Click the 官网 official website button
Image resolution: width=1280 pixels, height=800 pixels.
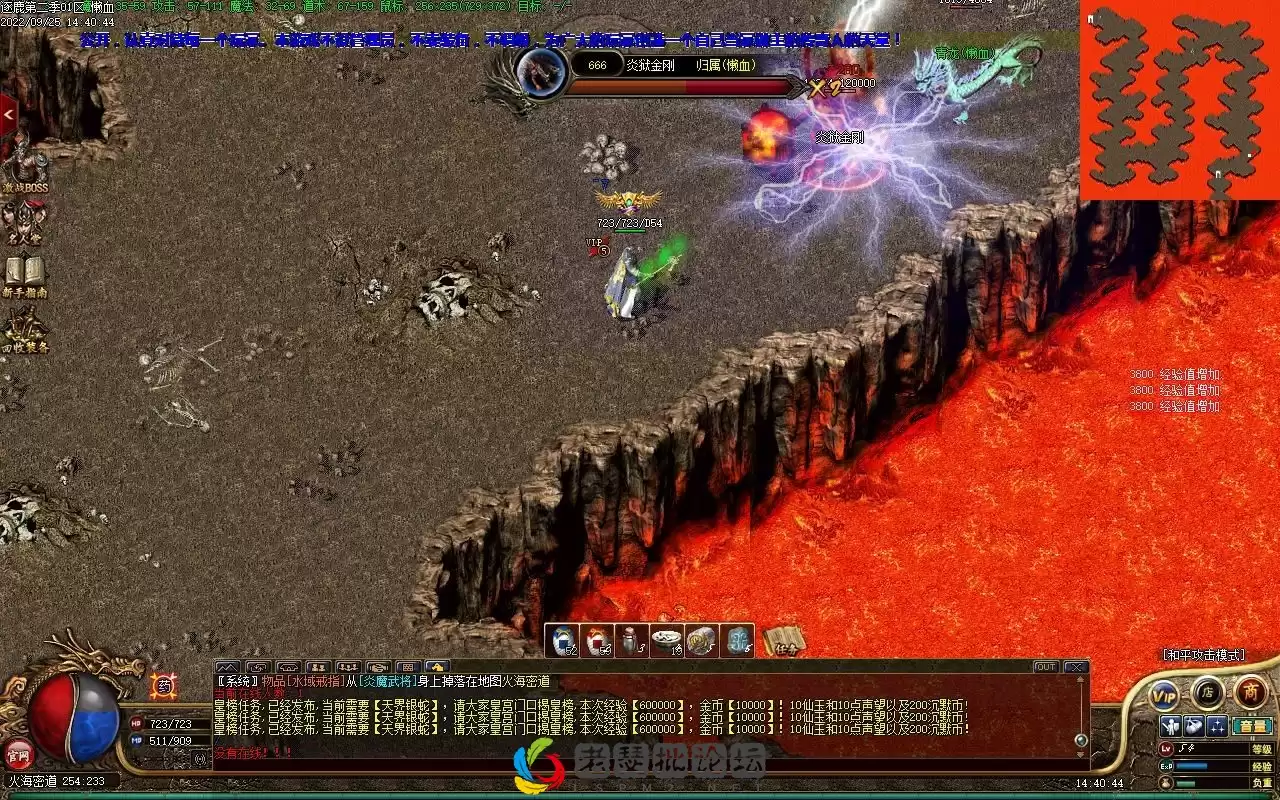17,752
